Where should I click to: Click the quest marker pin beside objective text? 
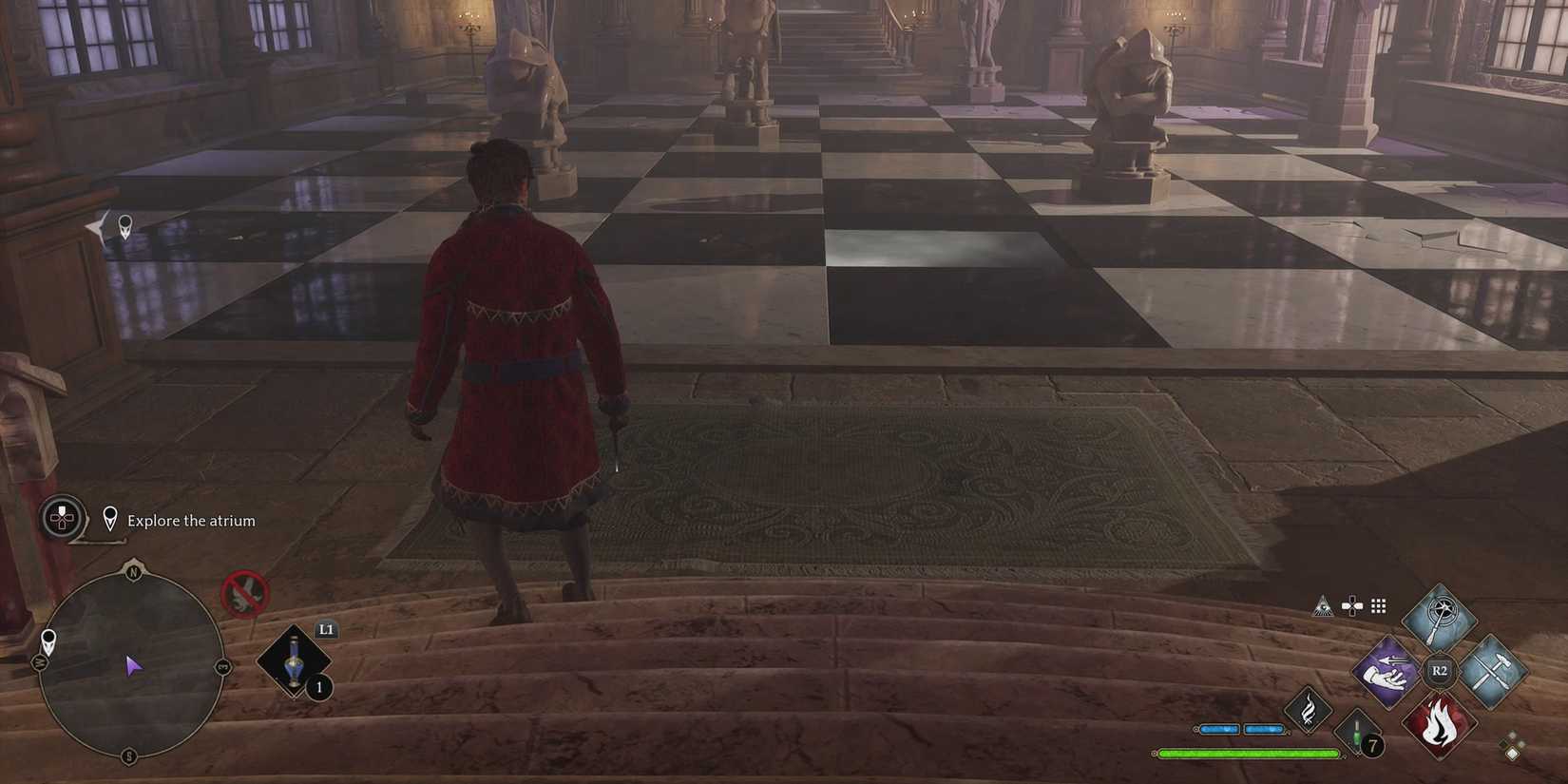[x=110, y=519]
